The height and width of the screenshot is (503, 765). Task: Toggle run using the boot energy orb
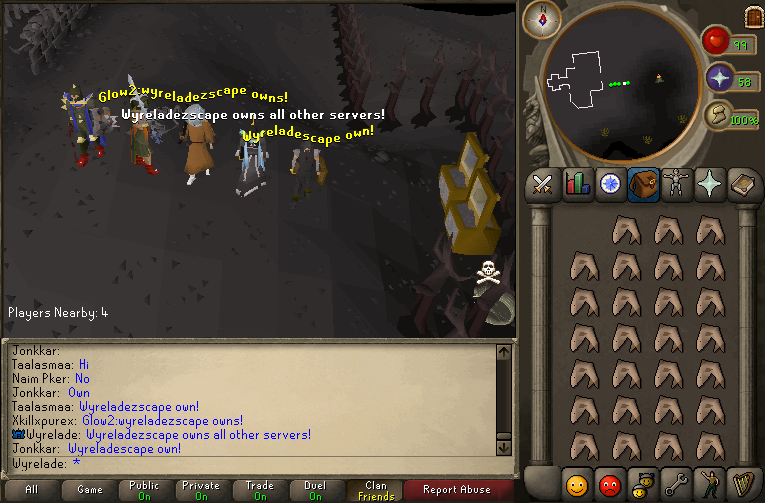[x=720, y=117]
